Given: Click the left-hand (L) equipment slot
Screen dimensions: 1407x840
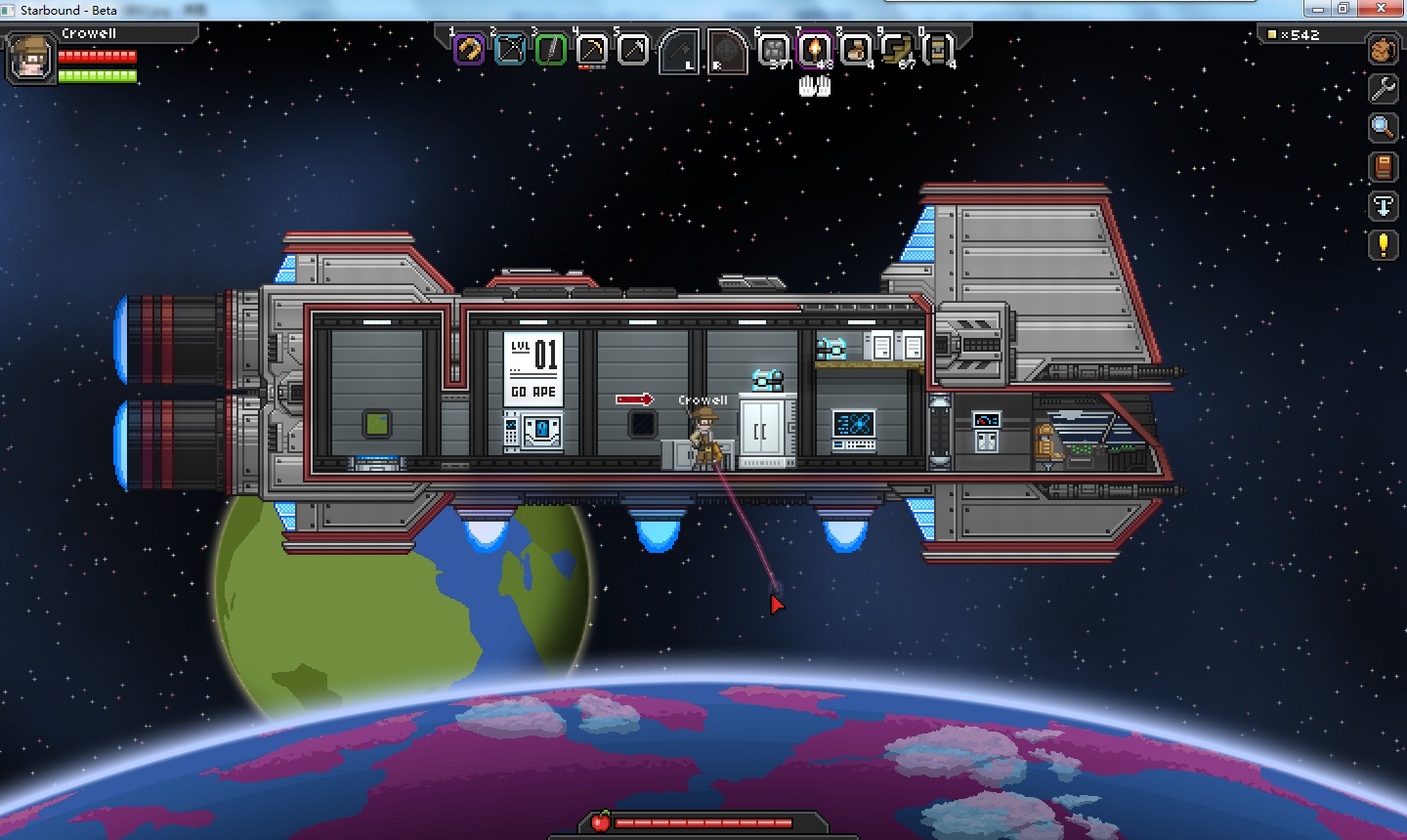Looking at the screenshot, I should [679, 50].
